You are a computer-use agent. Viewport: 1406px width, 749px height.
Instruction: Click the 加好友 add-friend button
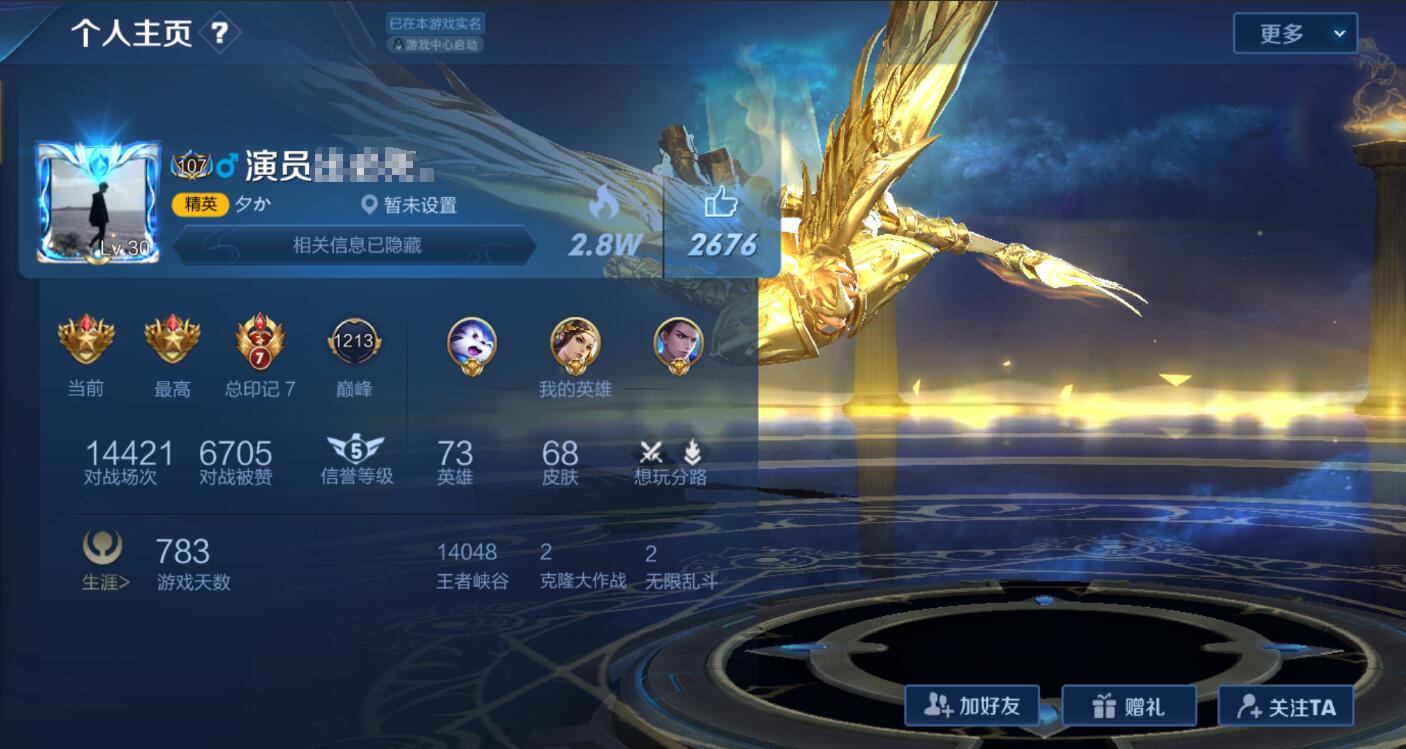point(971,705)
